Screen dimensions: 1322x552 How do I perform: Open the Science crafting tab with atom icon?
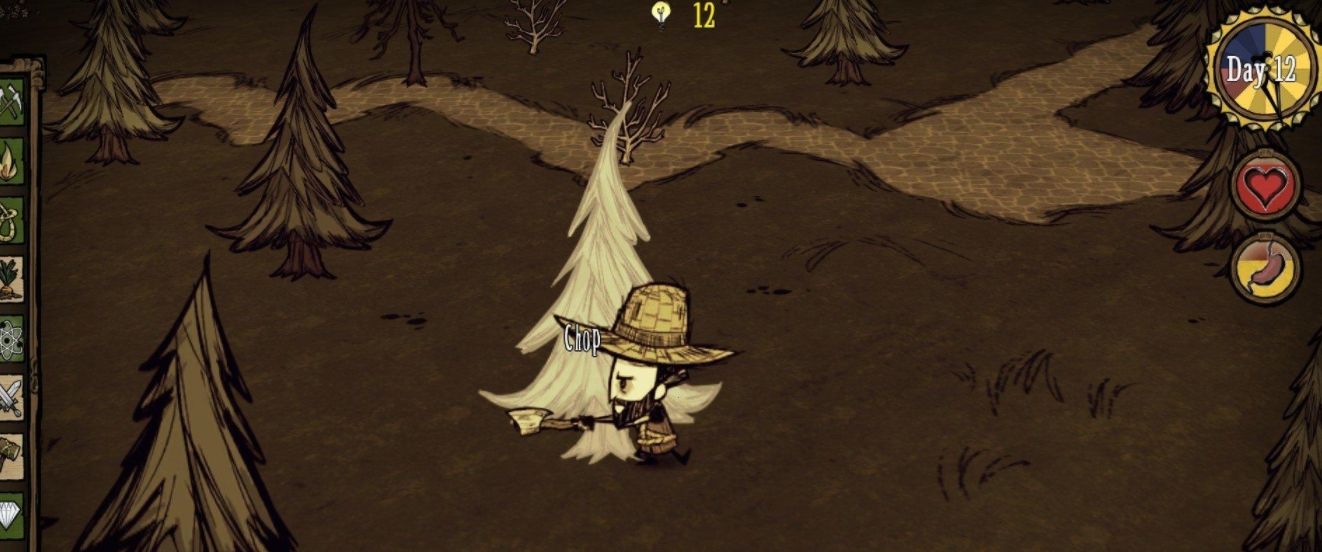coord(11,339)
